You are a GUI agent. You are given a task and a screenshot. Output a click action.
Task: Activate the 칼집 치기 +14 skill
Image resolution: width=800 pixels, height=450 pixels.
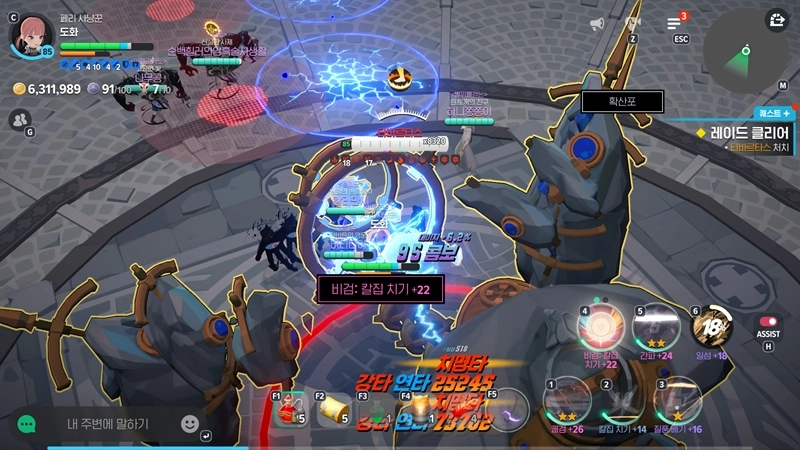621,402
